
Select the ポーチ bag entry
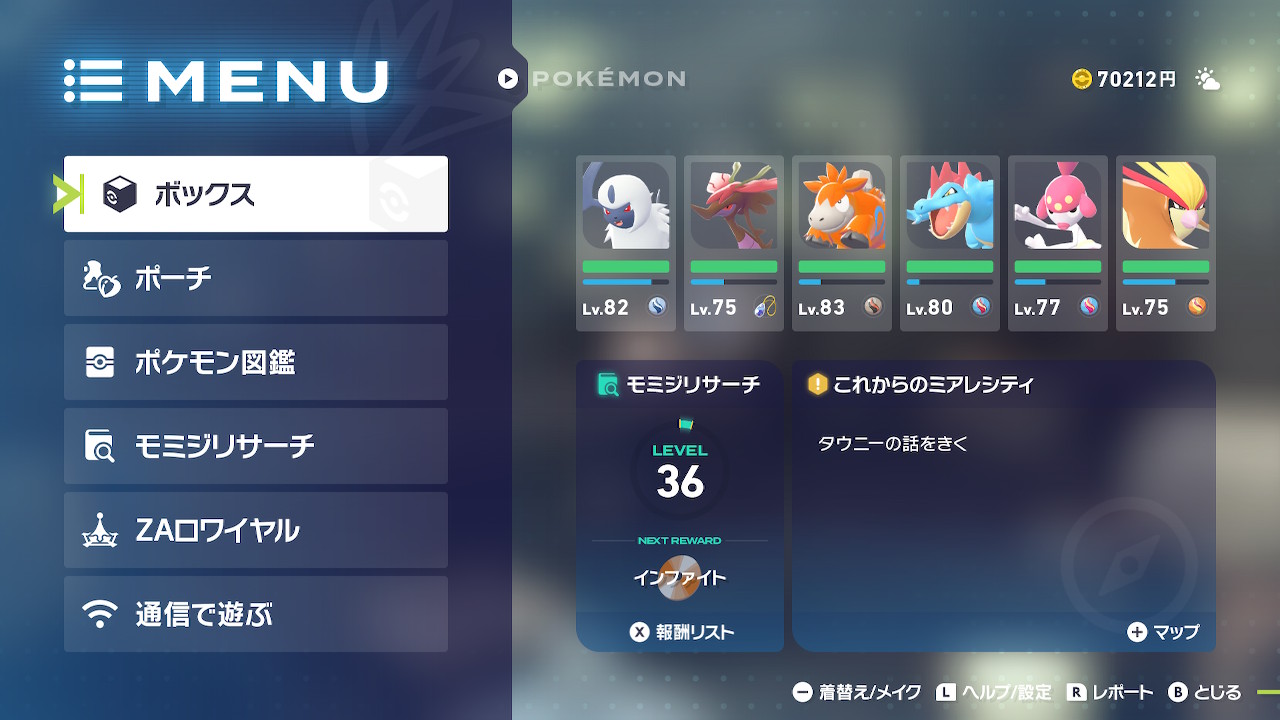tap(256, 278)
